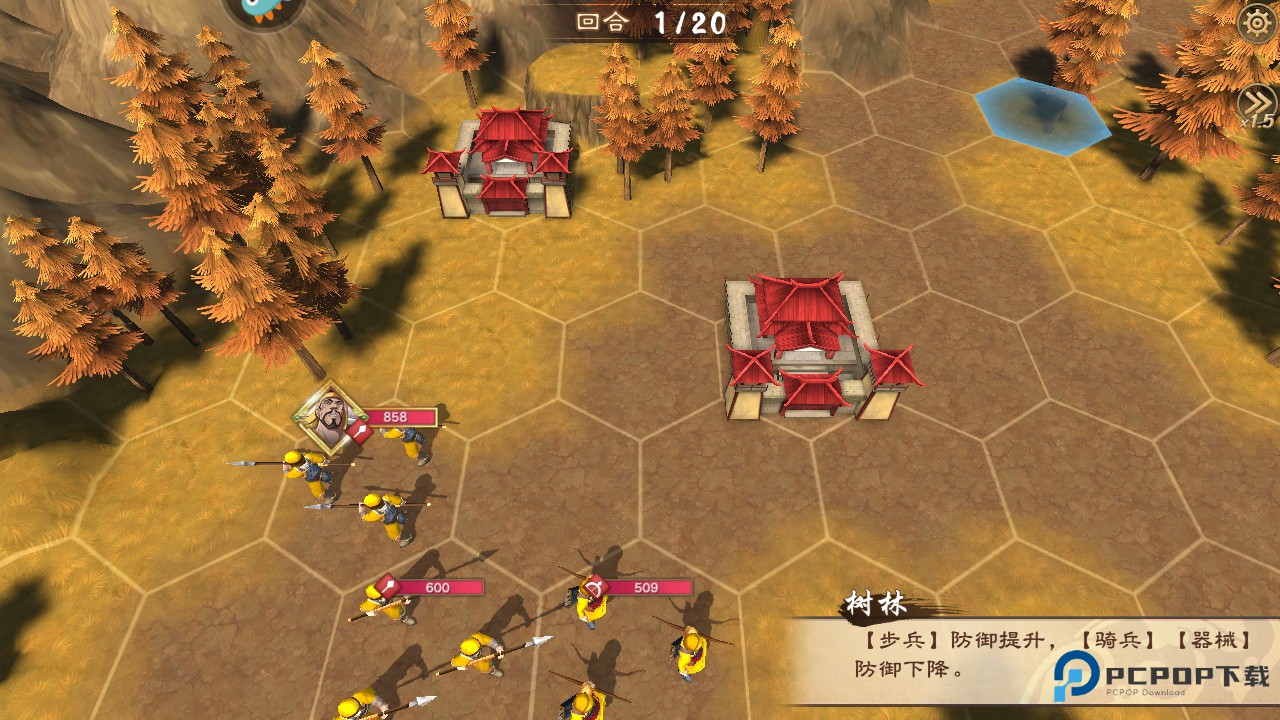Viewport: 1280px width, 720px height.
Task: Open the gear settings menu
Action: [x=1257, y=23]
